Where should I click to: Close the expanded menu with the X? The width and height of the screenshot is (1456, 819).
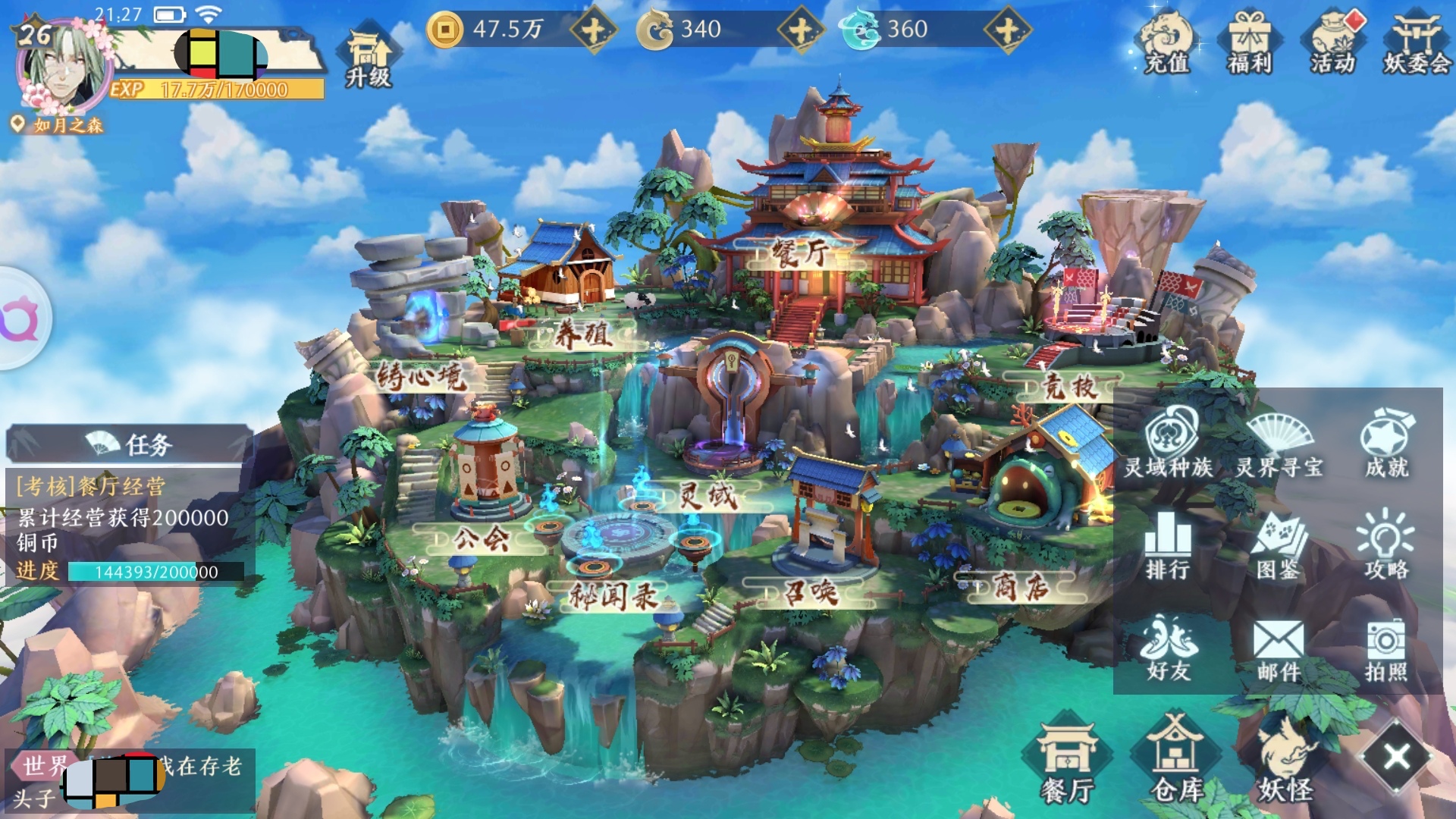point(1397,756)
